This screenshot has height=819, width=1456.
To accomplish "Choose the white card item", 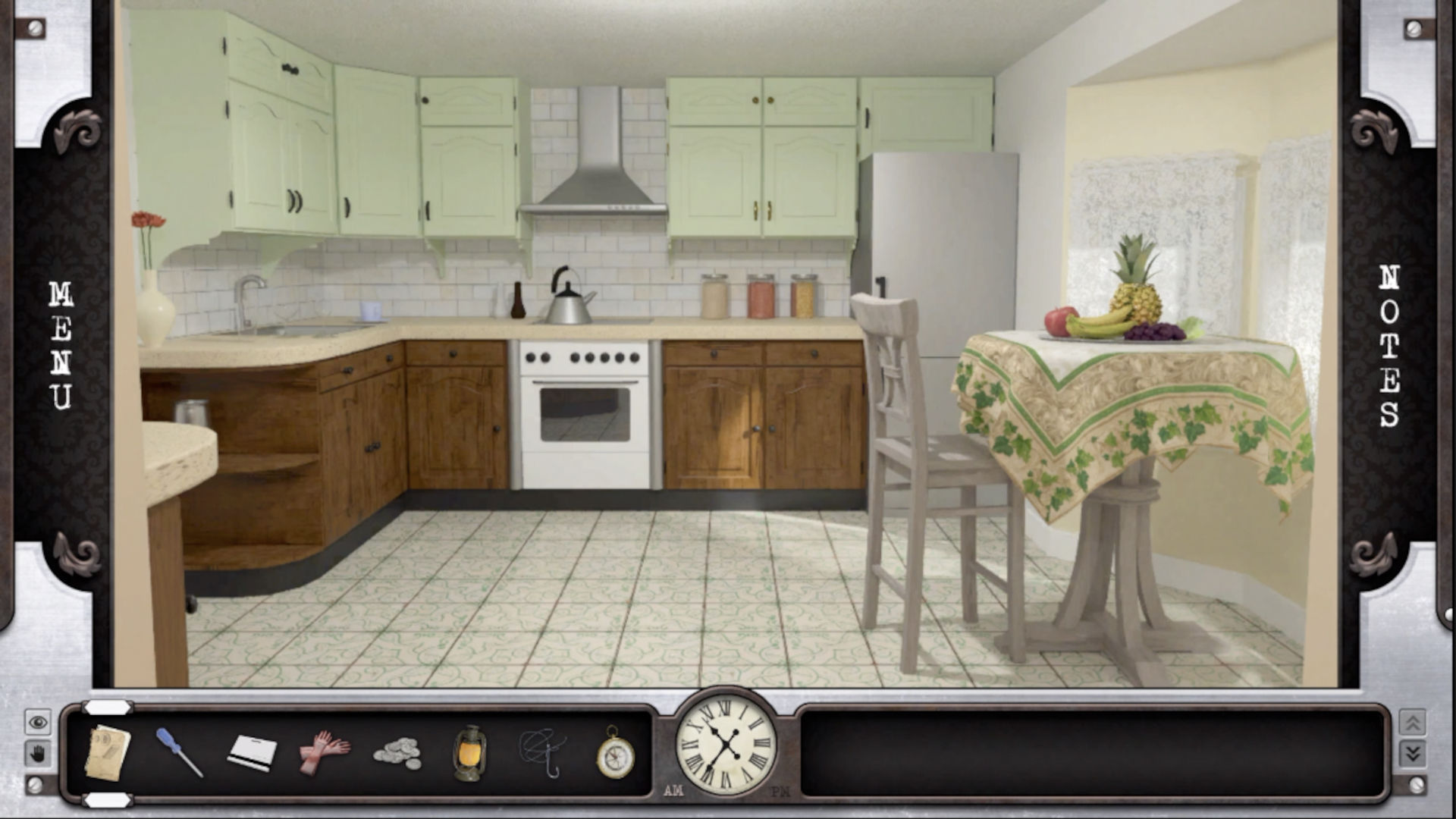I will click(x=252, y=752).
